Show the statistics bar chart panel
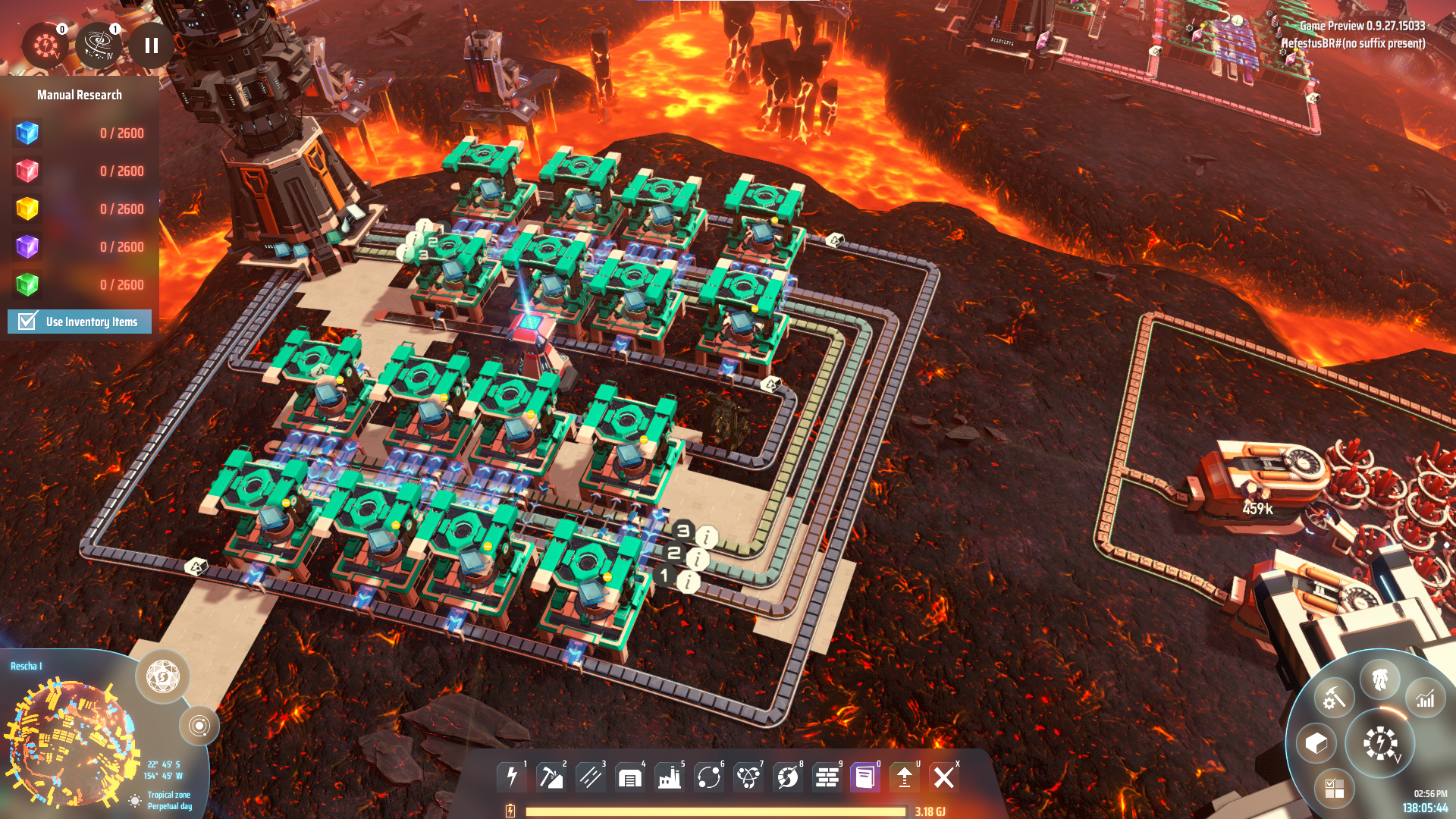 1425,699
